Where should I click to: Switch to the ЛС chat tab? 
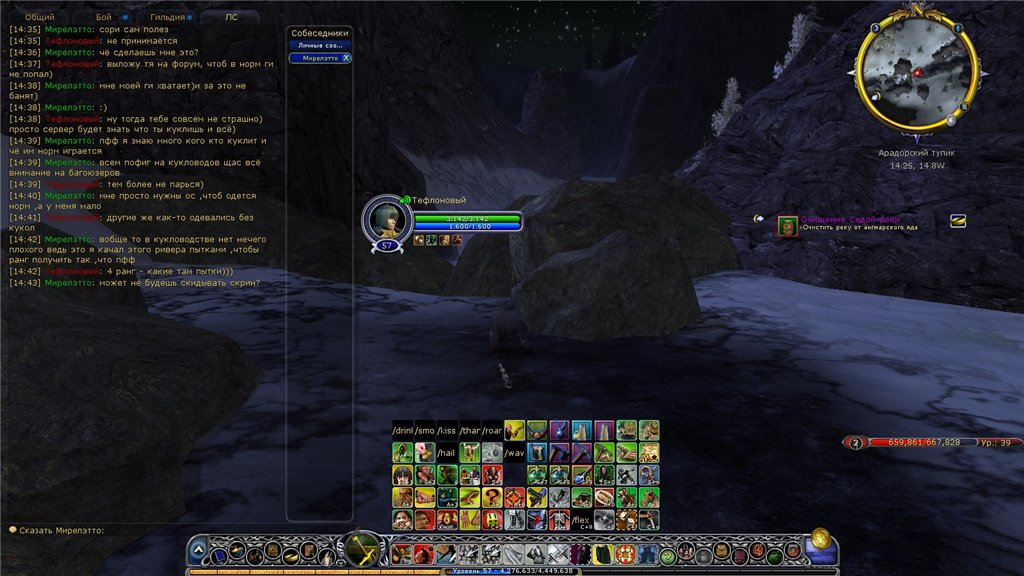[232, 17]
